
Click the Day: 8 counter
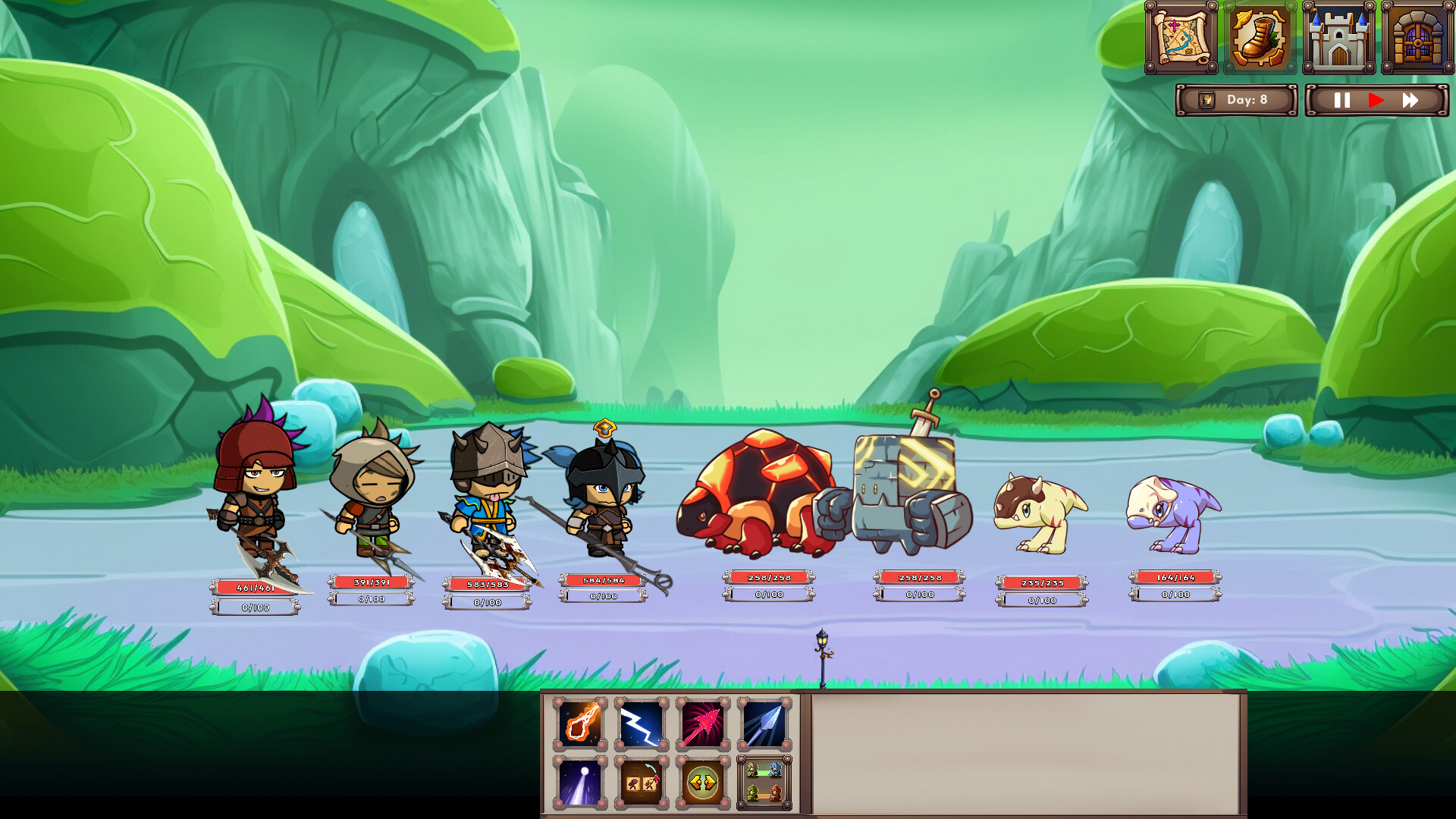(x=1247, y=99)
